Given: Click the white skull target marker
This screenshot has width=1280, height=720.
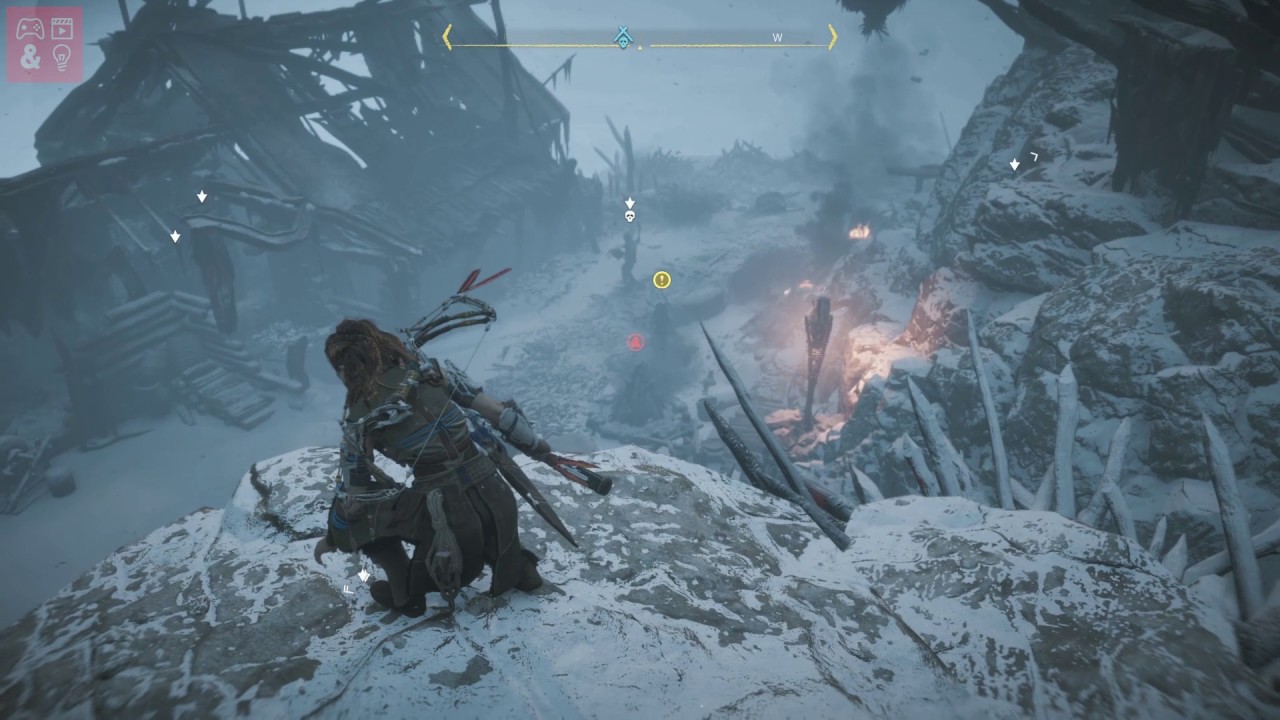Looking at the screenshot, I should point(630,216).
